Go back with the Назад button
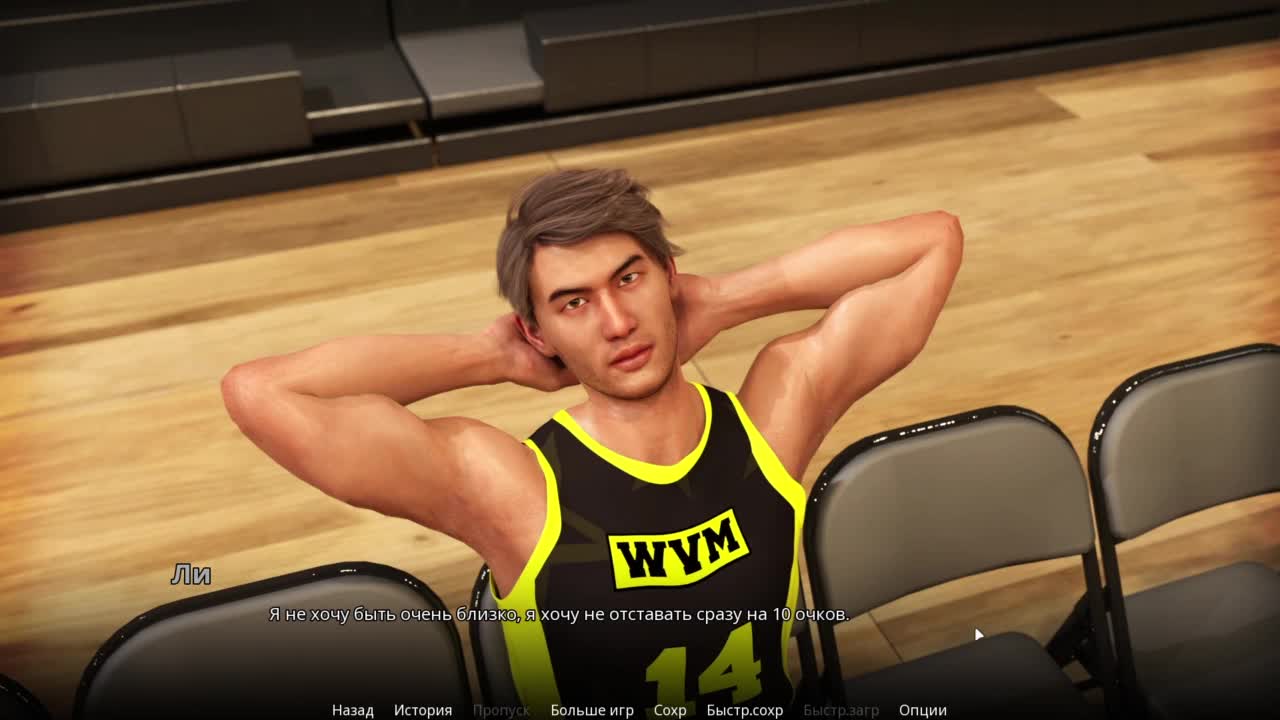1280x720 pixels. [x=353, y=710]
